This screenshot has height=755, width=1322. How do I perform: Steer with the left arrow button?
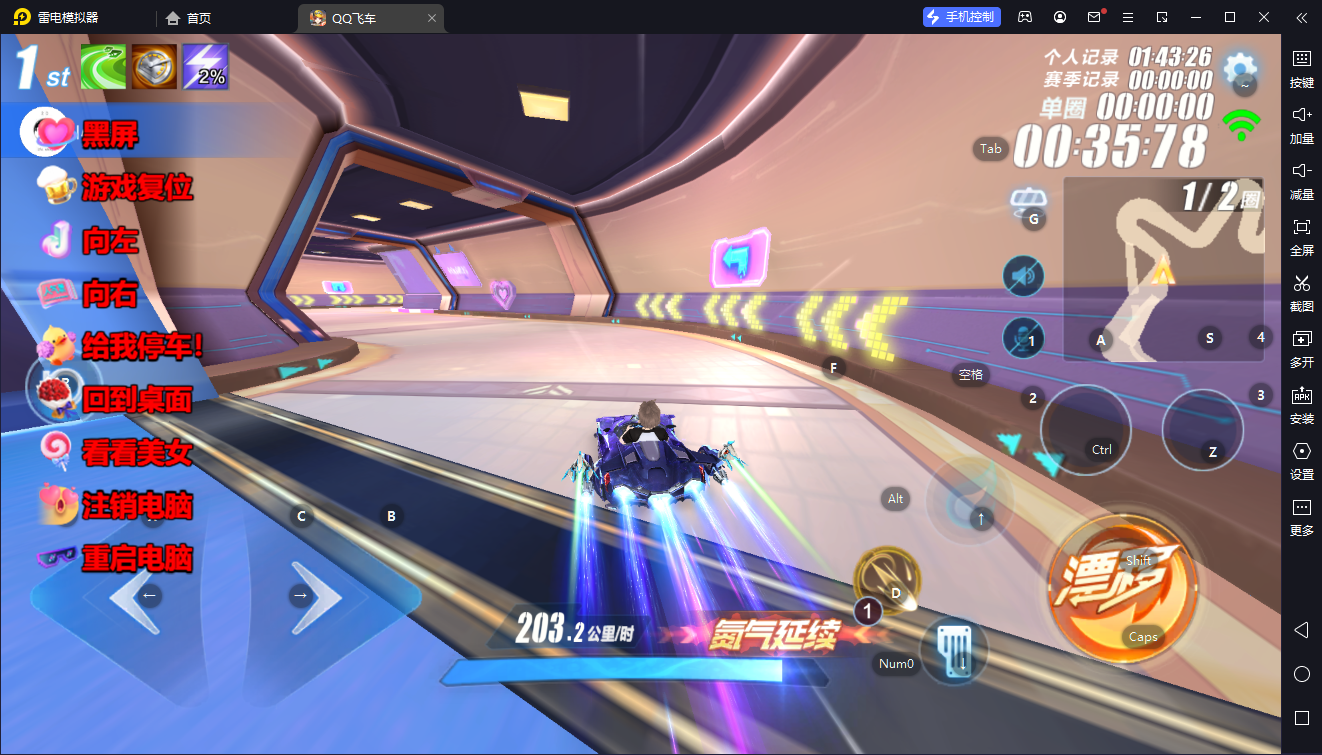click(x=136, y=597)
